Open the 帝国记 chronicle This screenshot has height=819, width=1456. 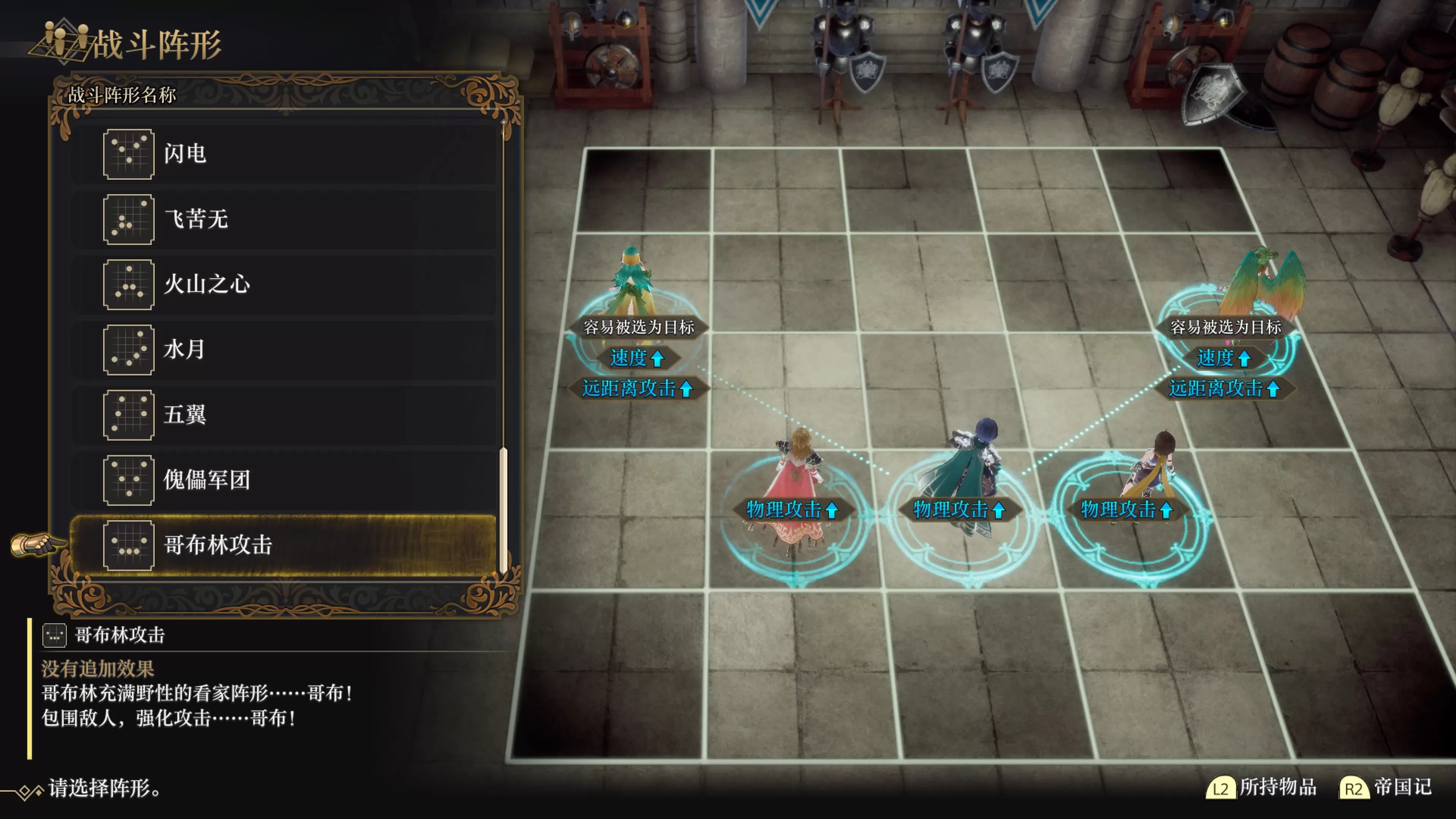tap(1386, 788)
